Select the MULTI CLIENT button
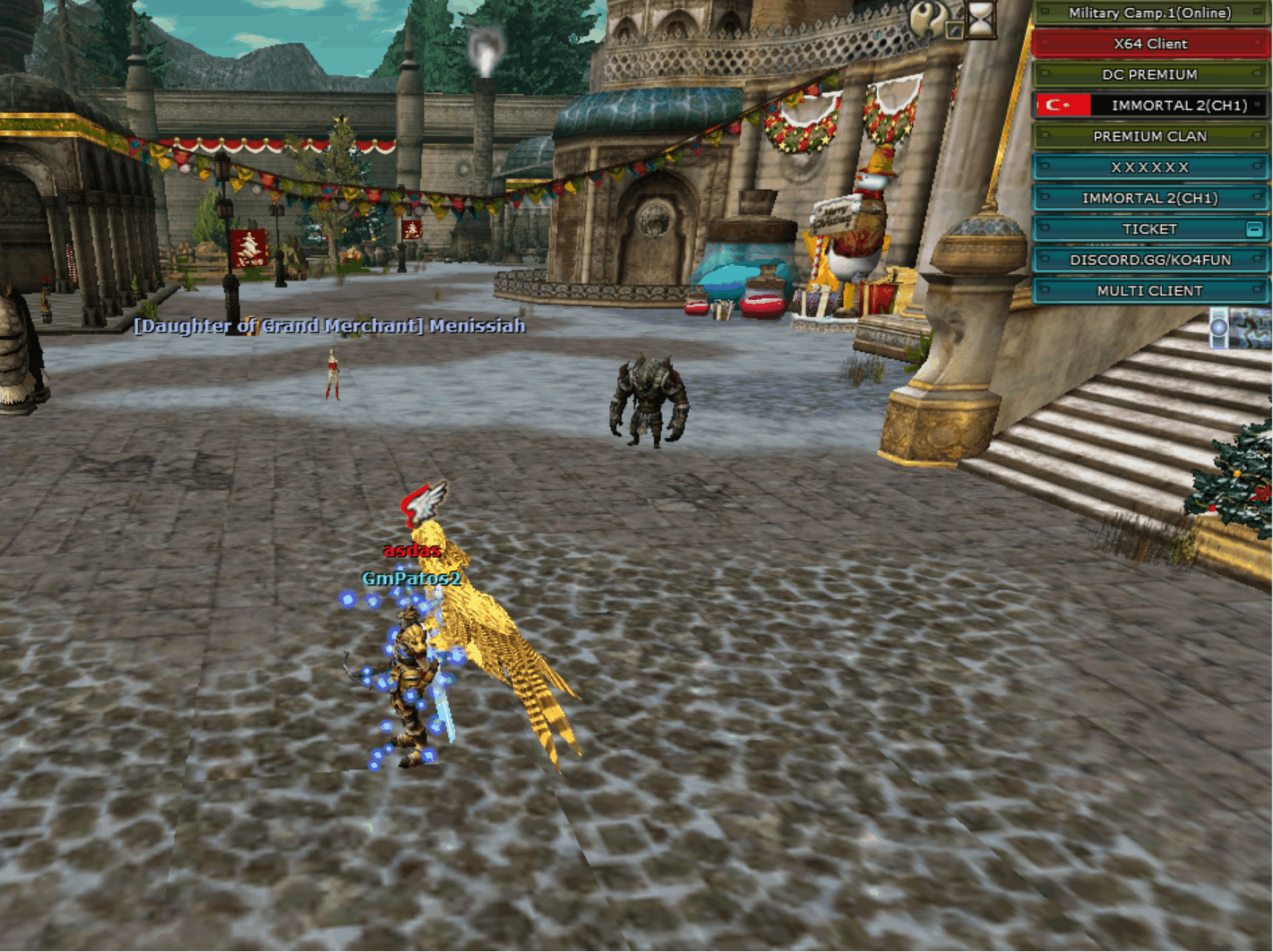 (x=1149, y=291)
